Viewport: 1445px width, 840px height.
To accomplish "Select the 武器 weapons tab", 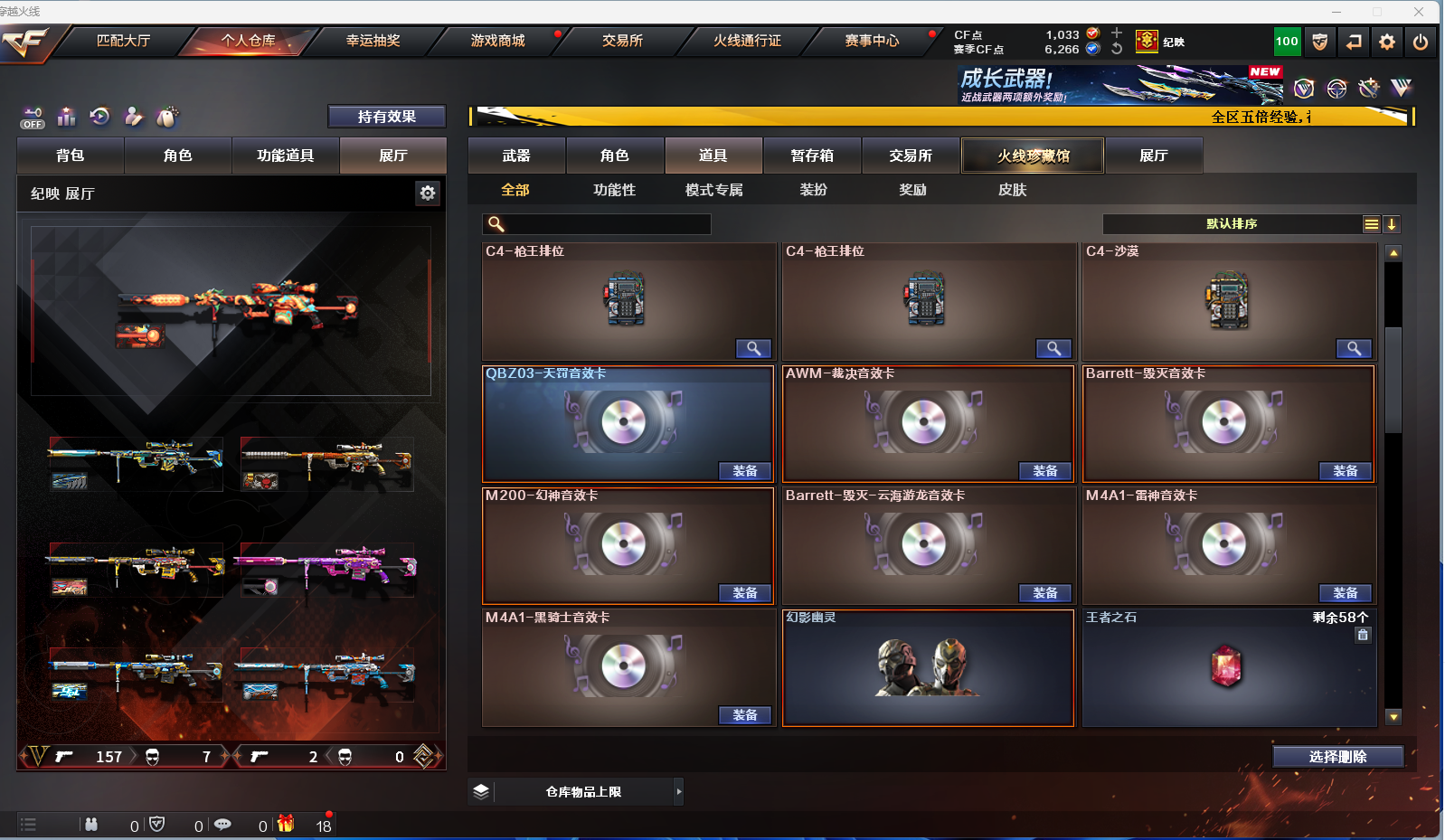I will point(516,156).
